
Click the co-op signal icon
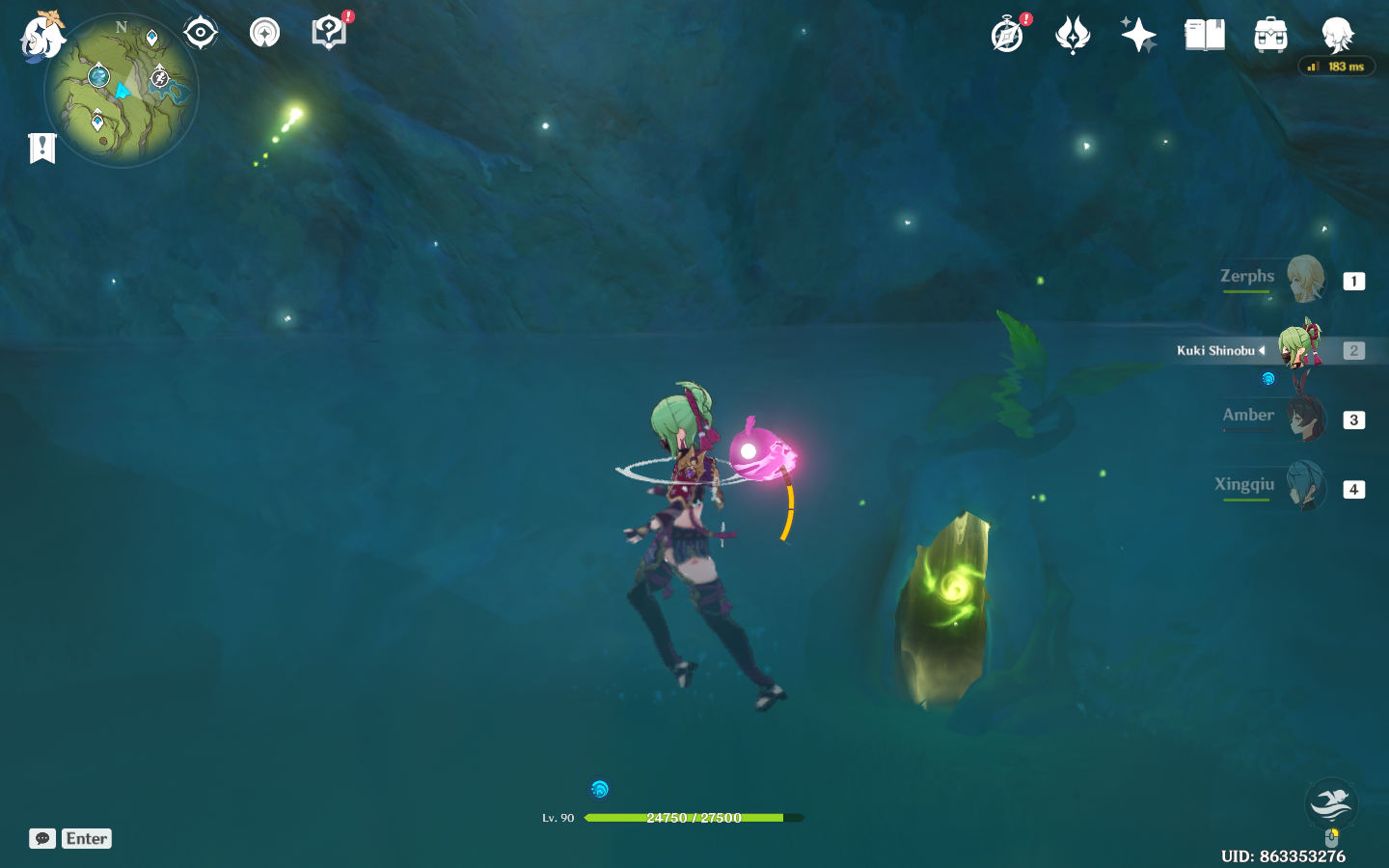[263, 30]
